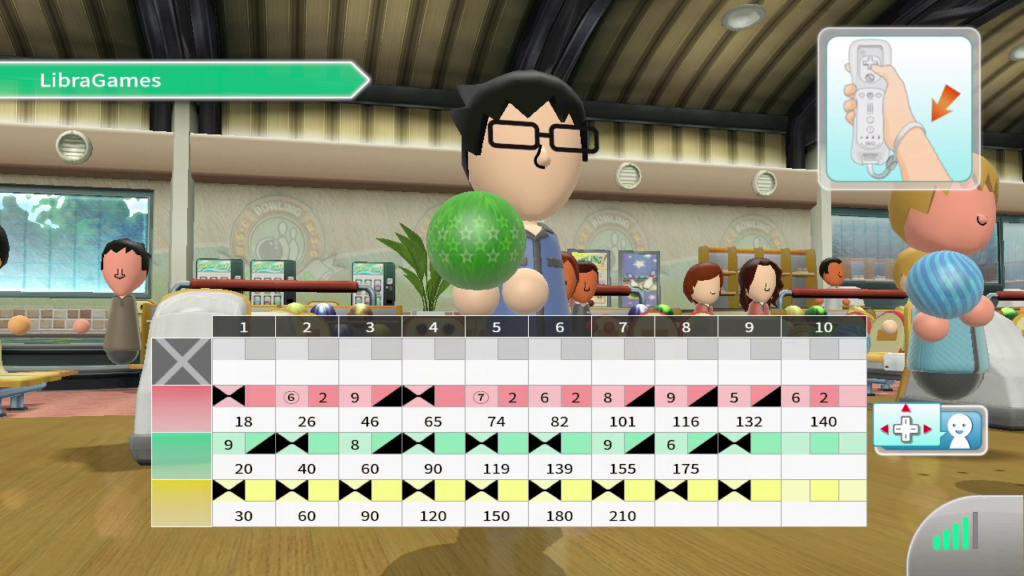The image size is (1024, 576).
Task: Select the pink player's scoreboard row color tile
Action: (x=181, y=408)
